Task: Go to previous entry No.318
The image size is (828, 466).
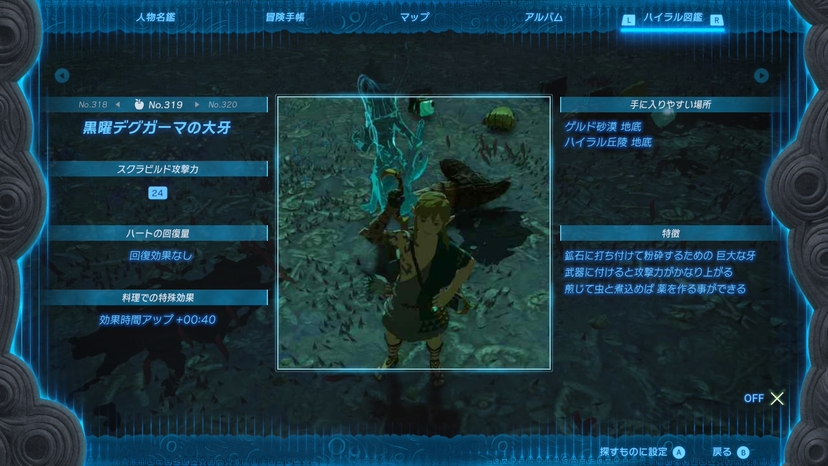Action: 99,104
